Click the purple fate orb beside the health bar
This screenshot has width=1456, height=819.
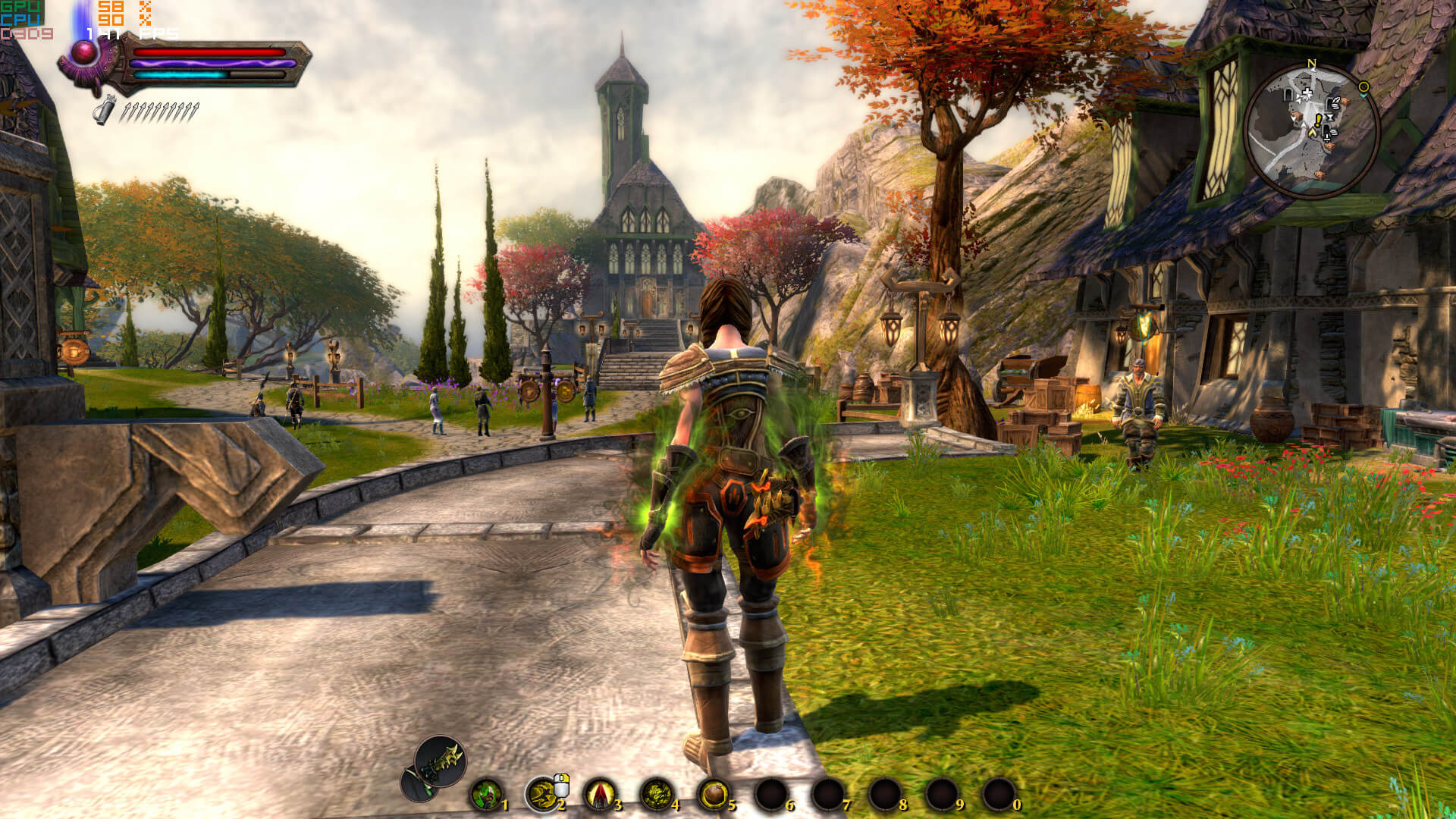[84, 52]
